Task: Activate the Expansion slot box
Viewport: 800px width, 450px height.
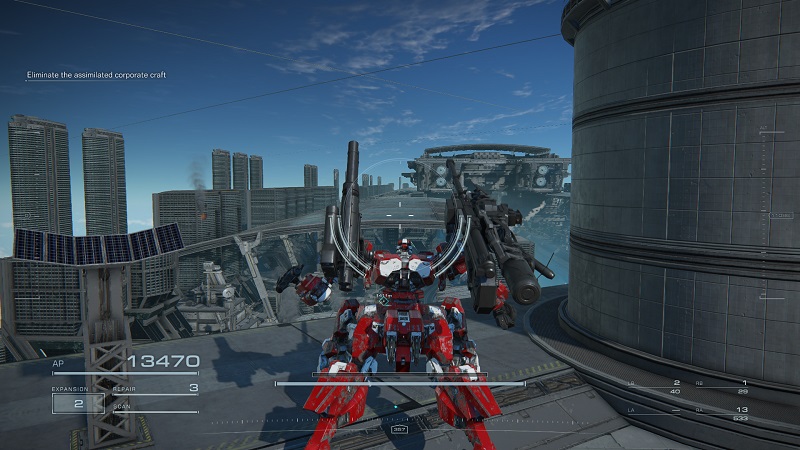Action: tap(78, 404)
